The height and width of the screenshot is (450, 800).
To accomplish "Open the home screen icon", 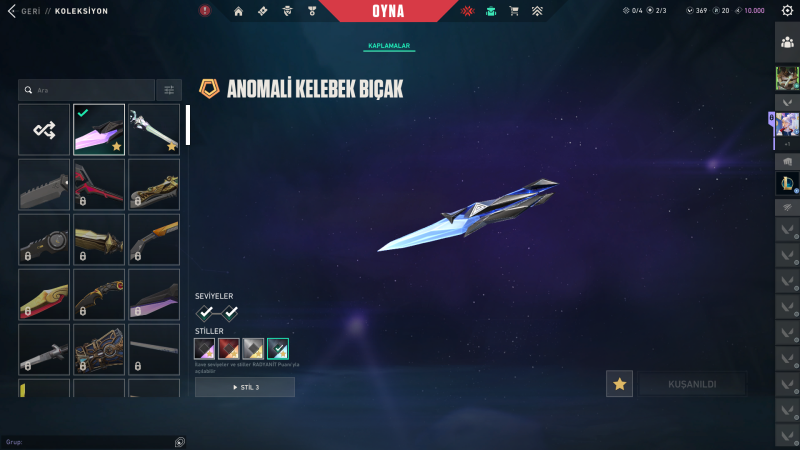I will (x=238, y=11).
